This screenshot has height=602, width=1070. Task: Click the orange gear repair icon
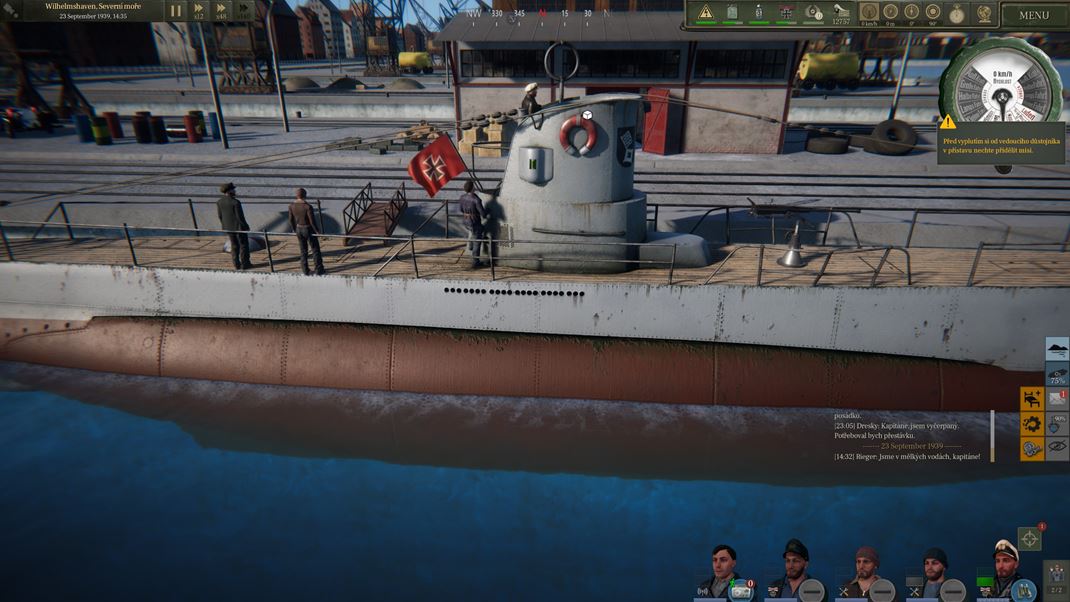pos(1032,424)
